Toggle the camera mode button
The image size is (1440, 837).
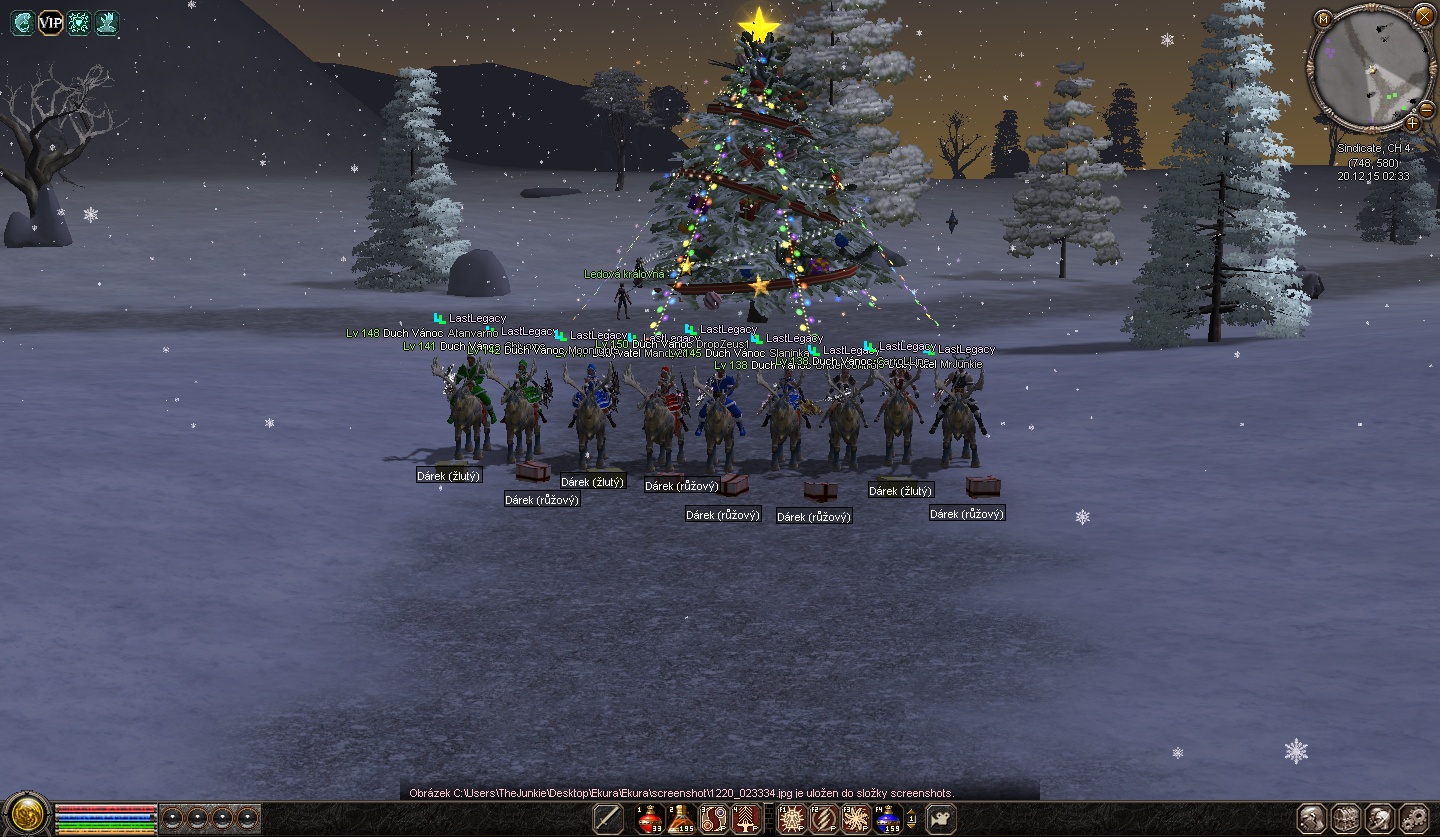[940, 819]
